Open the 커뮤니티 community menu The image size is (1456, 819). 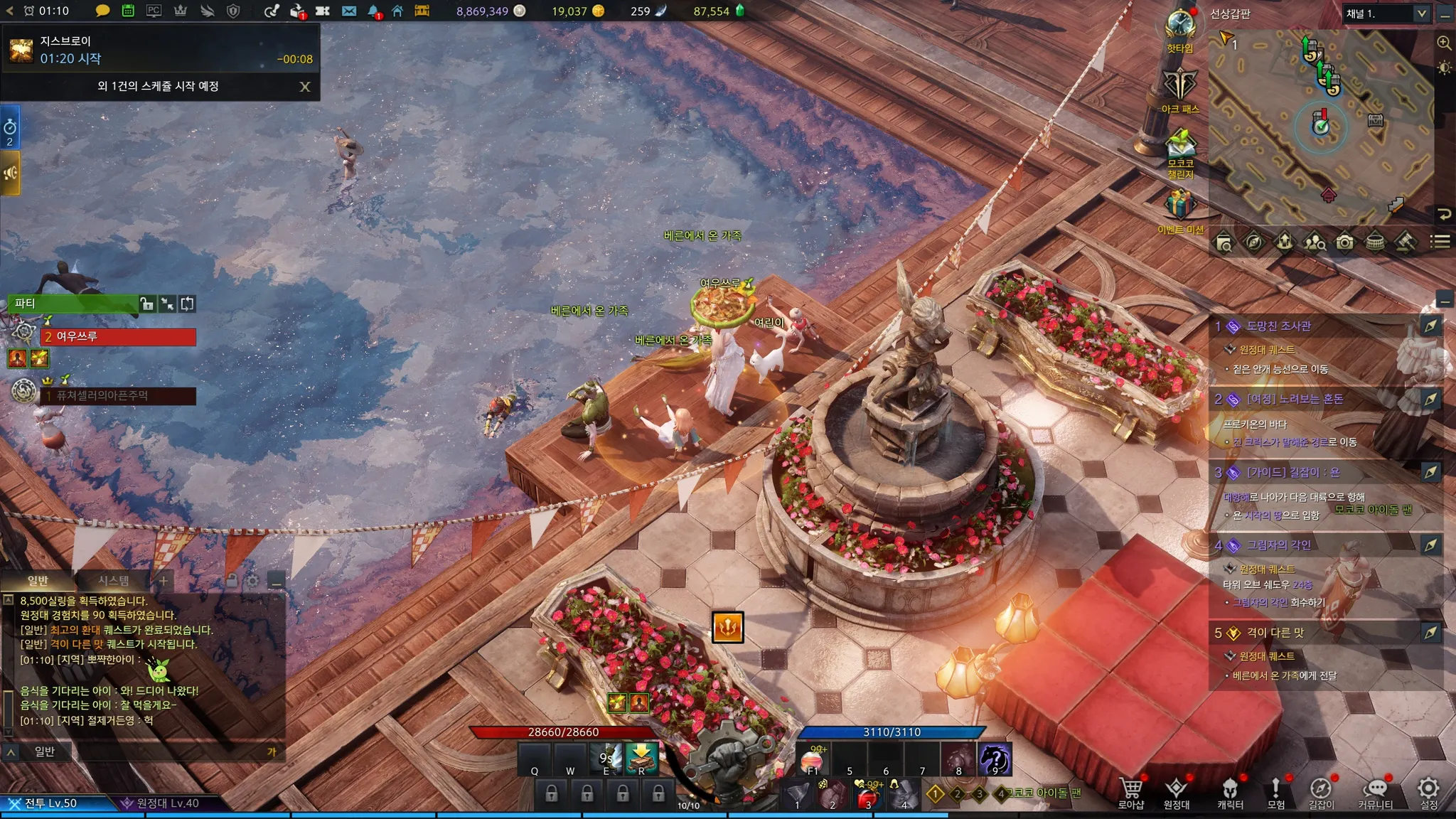pos(1375,791)
